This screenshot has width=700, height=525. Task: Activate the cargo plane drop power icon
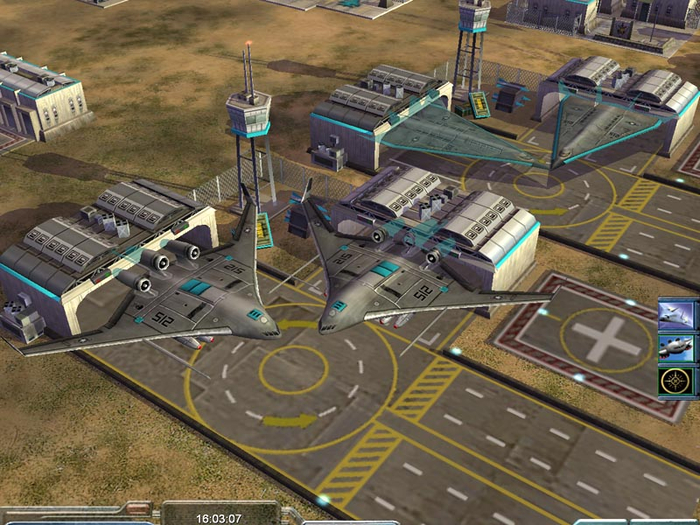click(x=676, y=347)
